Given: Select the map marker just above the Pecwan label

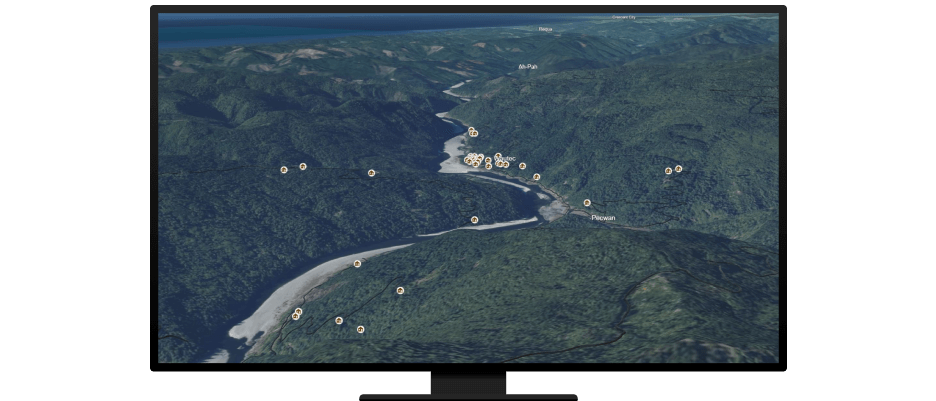Looking at the screenshot, I should [587, 203].
